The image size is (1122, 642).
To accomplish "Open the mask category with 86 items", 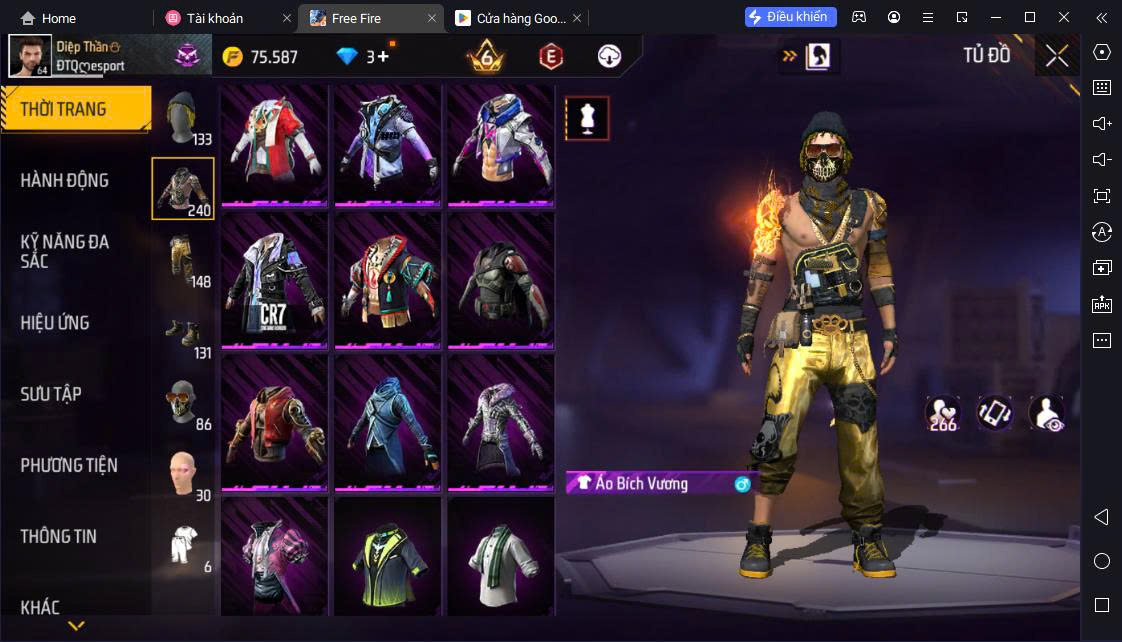I will coord(183,403).
